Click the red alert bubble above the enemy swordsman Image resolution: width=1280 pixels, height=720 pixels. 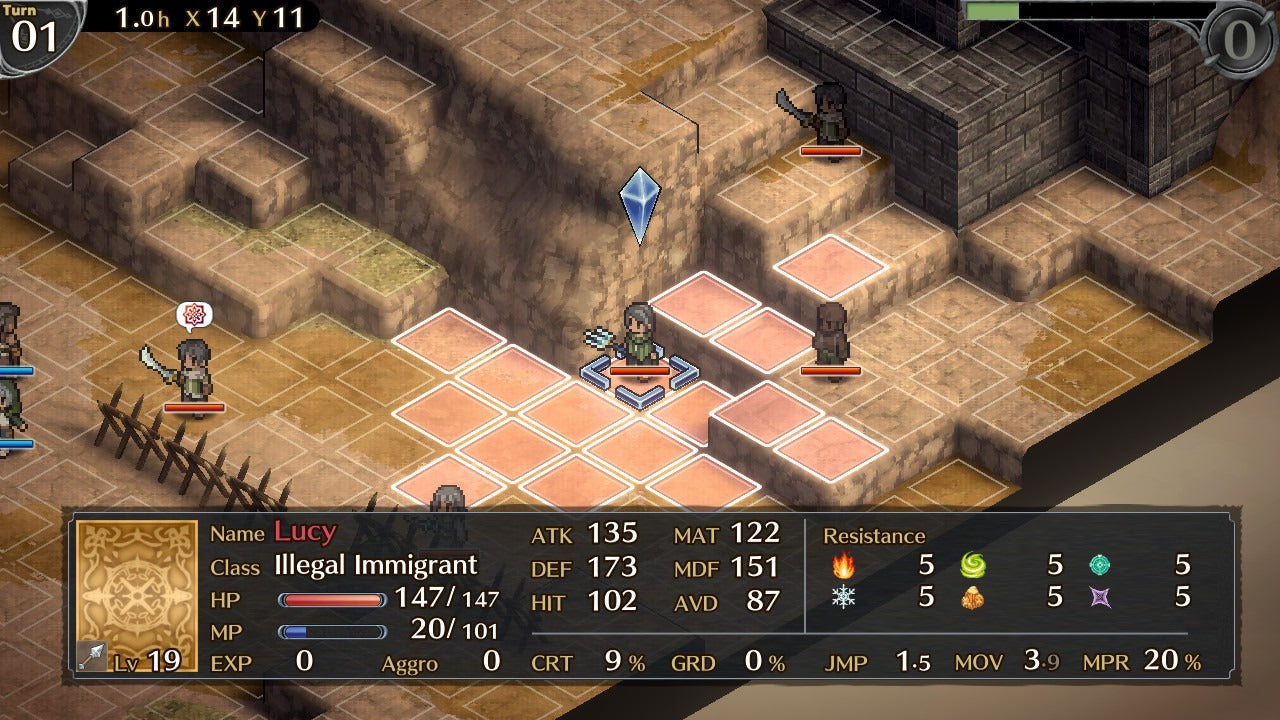(x=197, y=314)
